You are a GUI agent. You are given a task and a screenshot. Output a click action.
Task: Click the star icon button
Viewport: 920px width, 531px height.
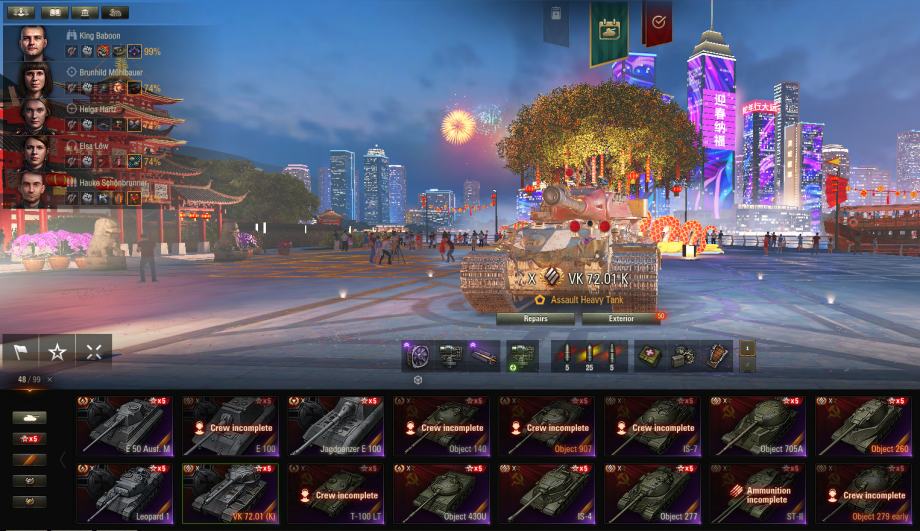(57, 351)
